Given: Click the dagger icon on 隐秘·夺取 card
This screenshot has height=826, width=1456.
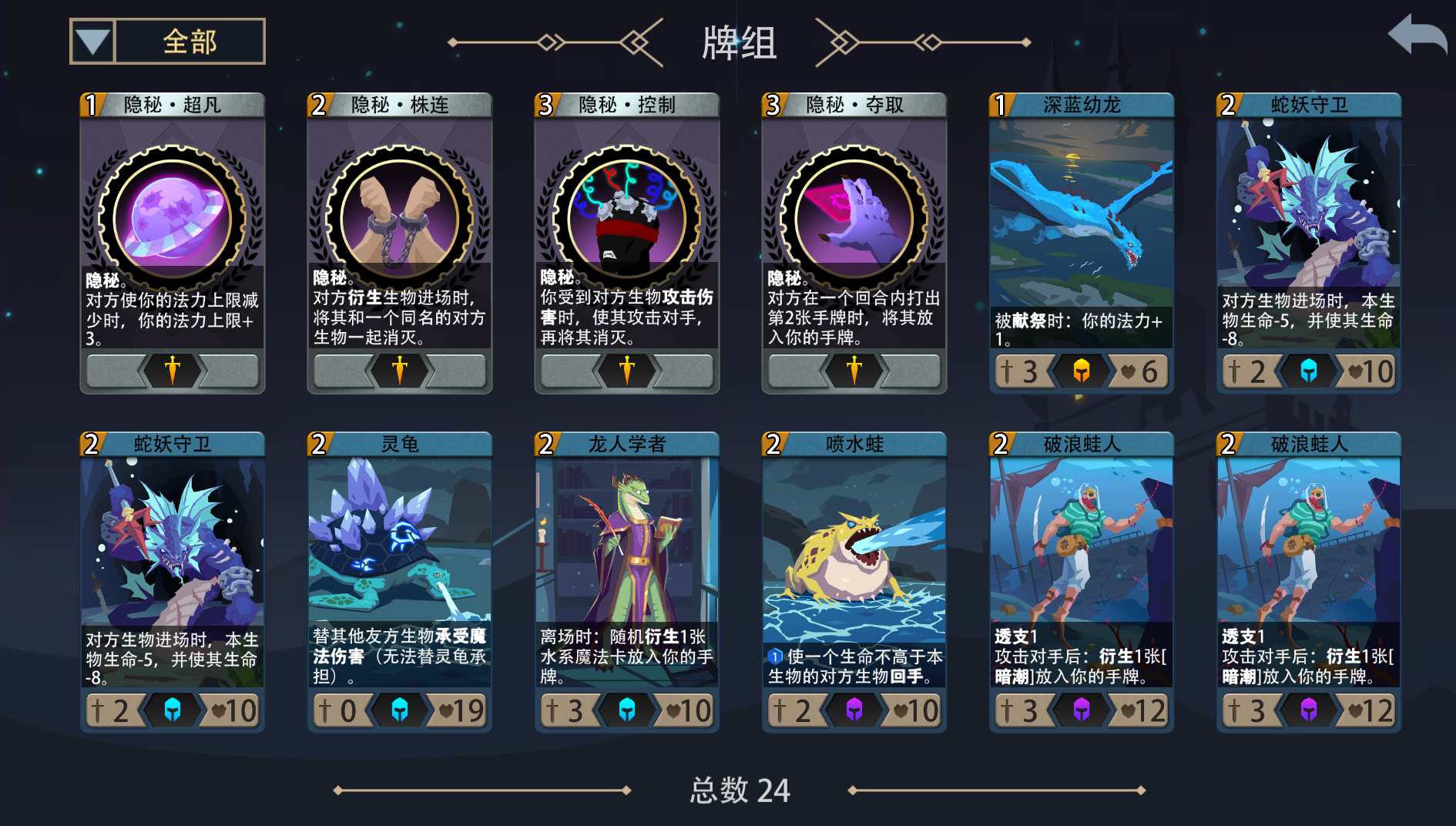Looking at the screenshot, I should pos(854,371).
